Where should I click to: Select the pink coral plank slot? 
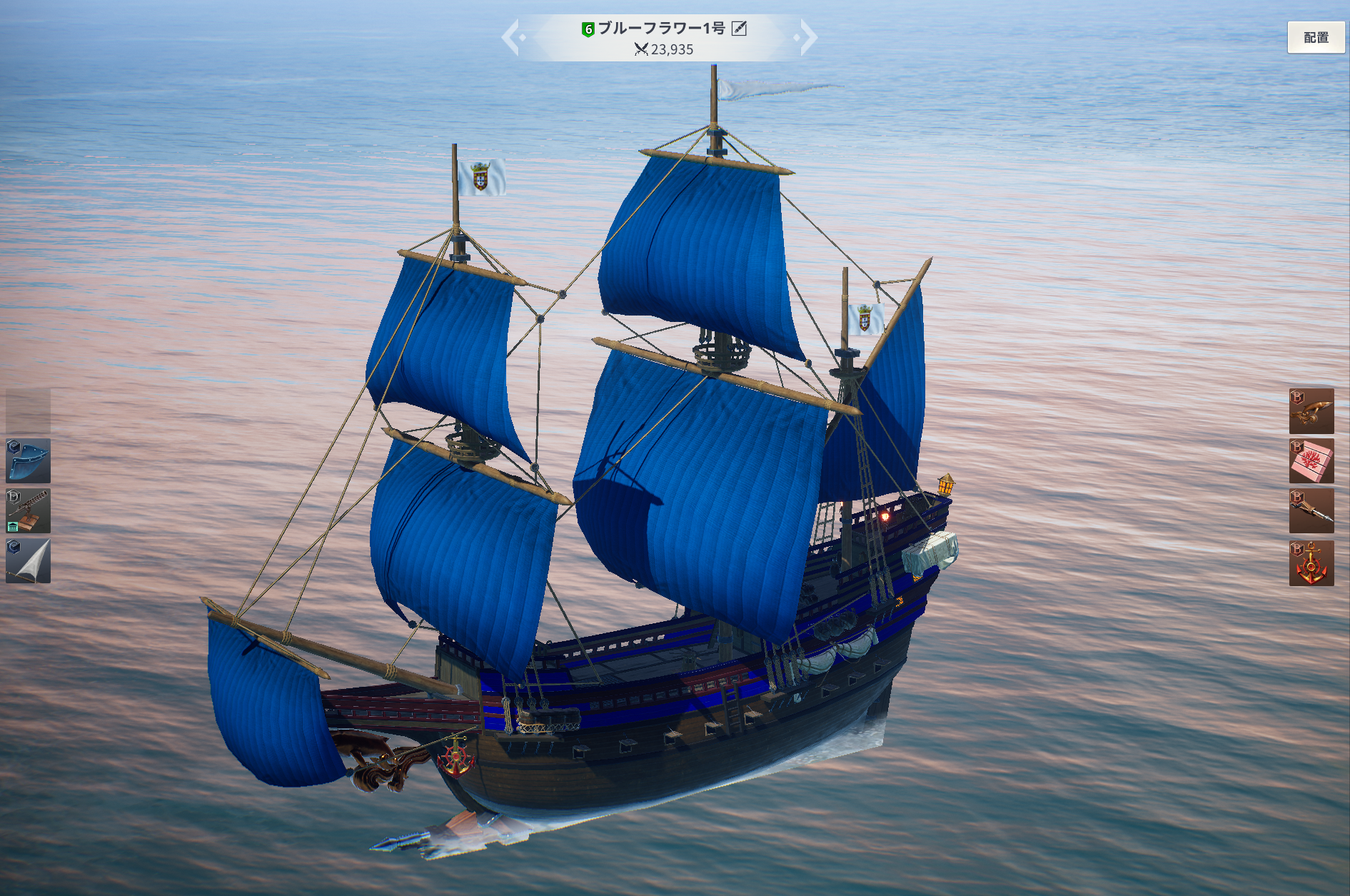(x=1311, y=461)
